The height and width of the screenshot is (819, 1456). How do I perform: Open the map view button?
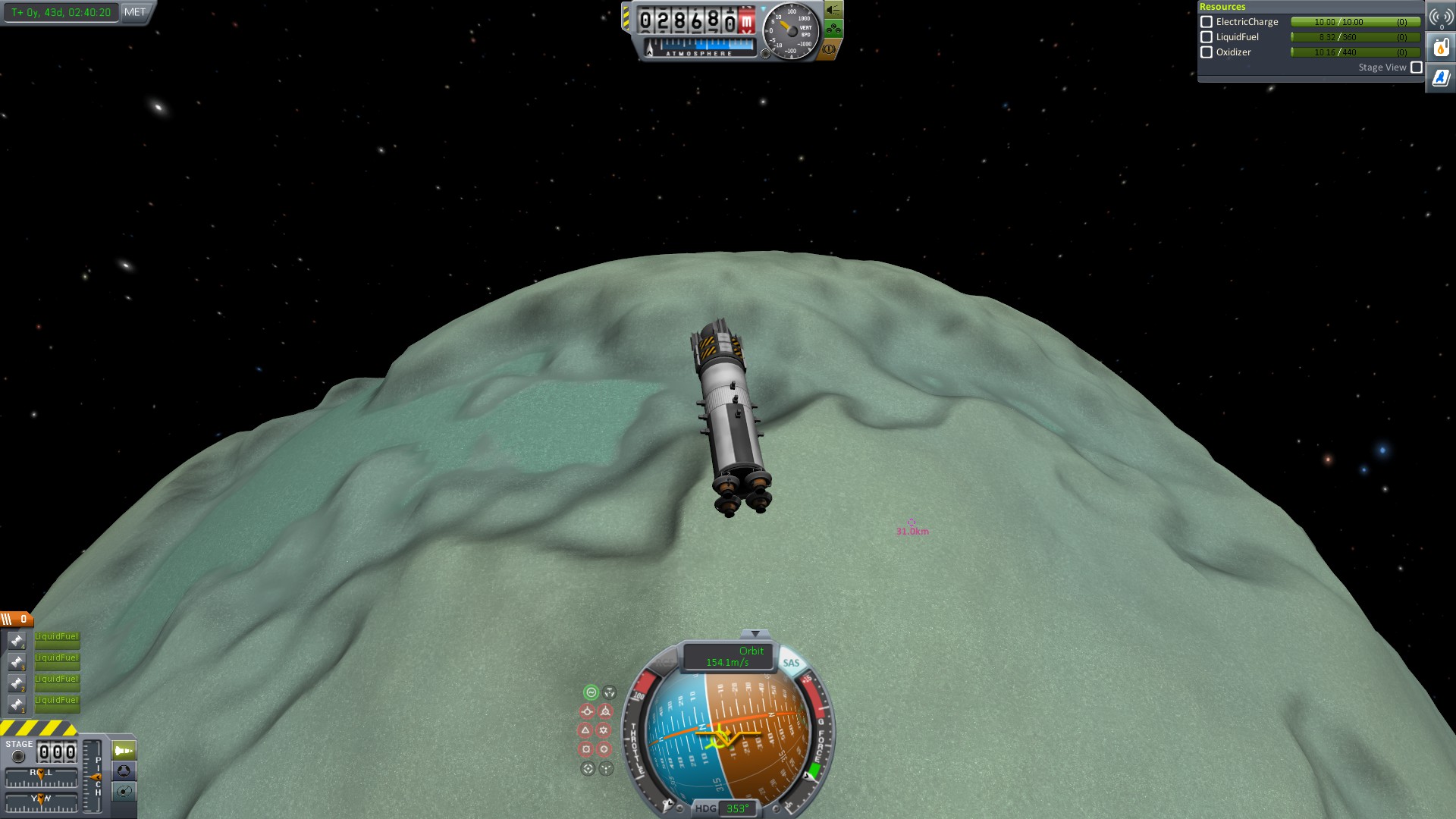pyautogui.click(x=124, y=792)
